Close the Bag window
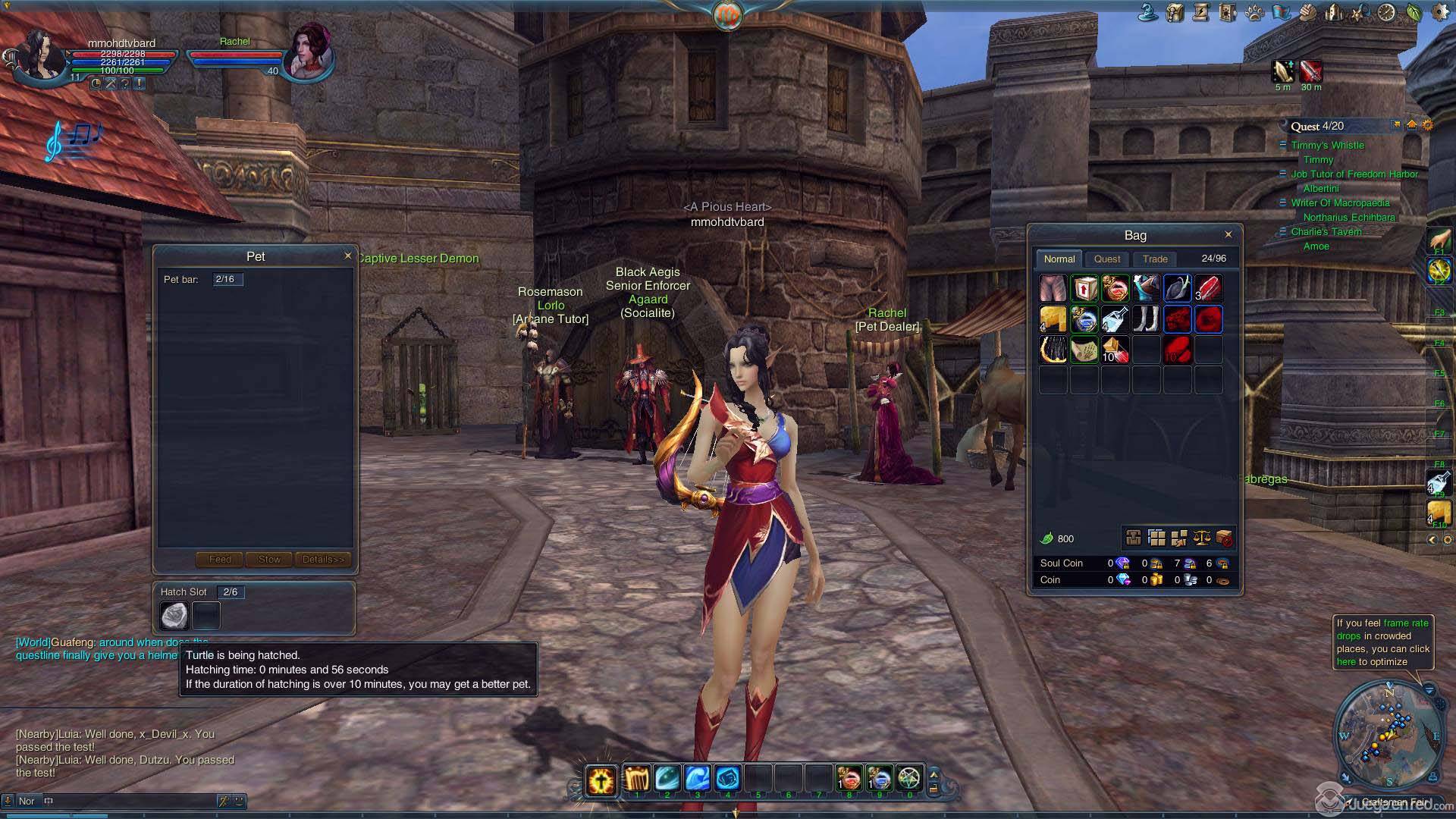The height and width of the screenshot is (819, 1456). [1228, 234]
